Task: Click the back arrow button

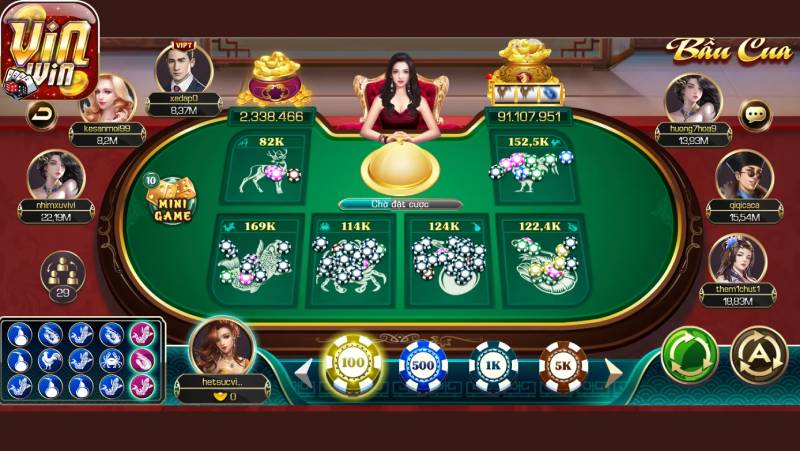Action: click(x=42, y=113)
